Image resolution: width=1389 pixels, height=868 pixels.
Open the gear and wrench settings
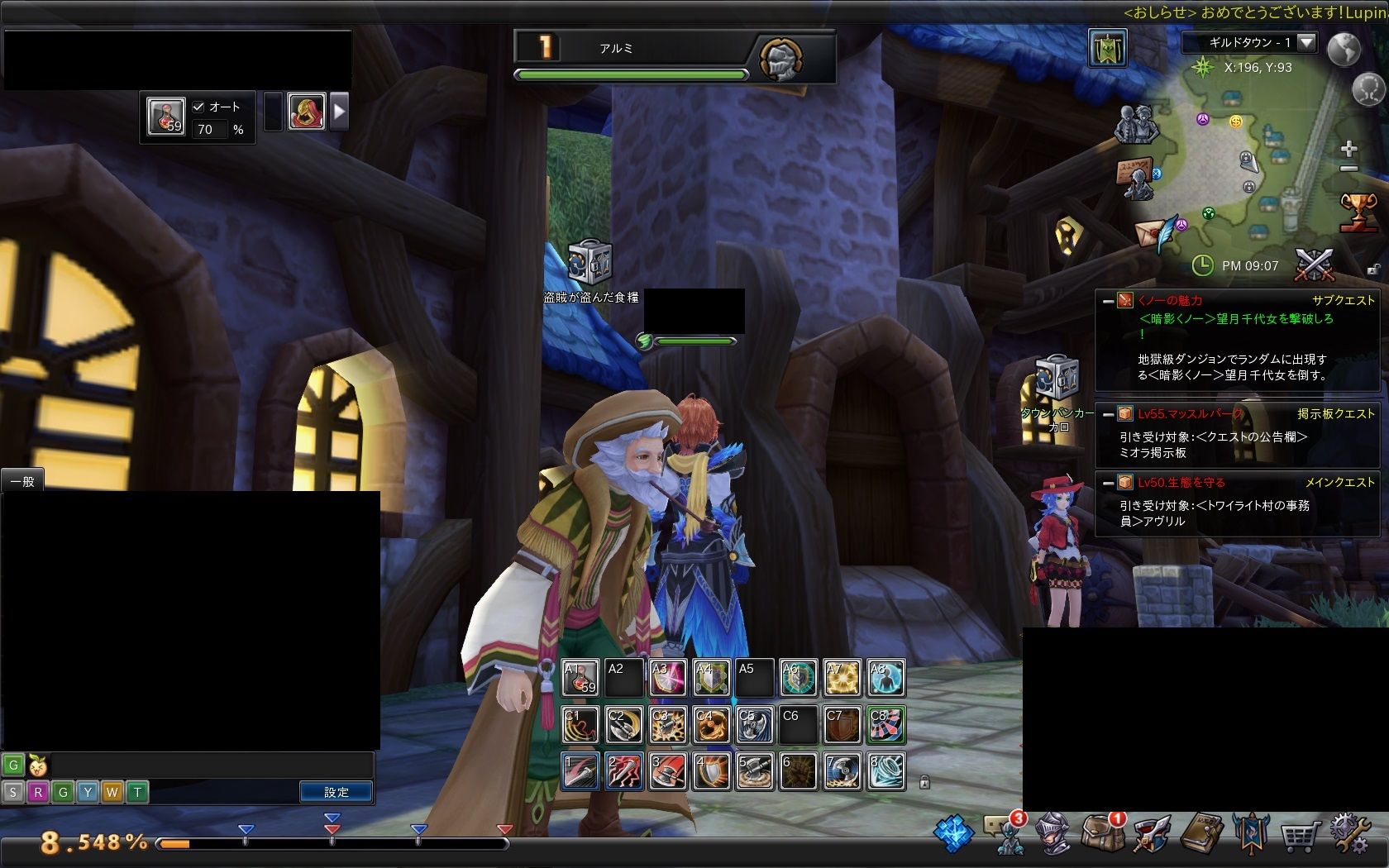click(x=1348, y=833)
